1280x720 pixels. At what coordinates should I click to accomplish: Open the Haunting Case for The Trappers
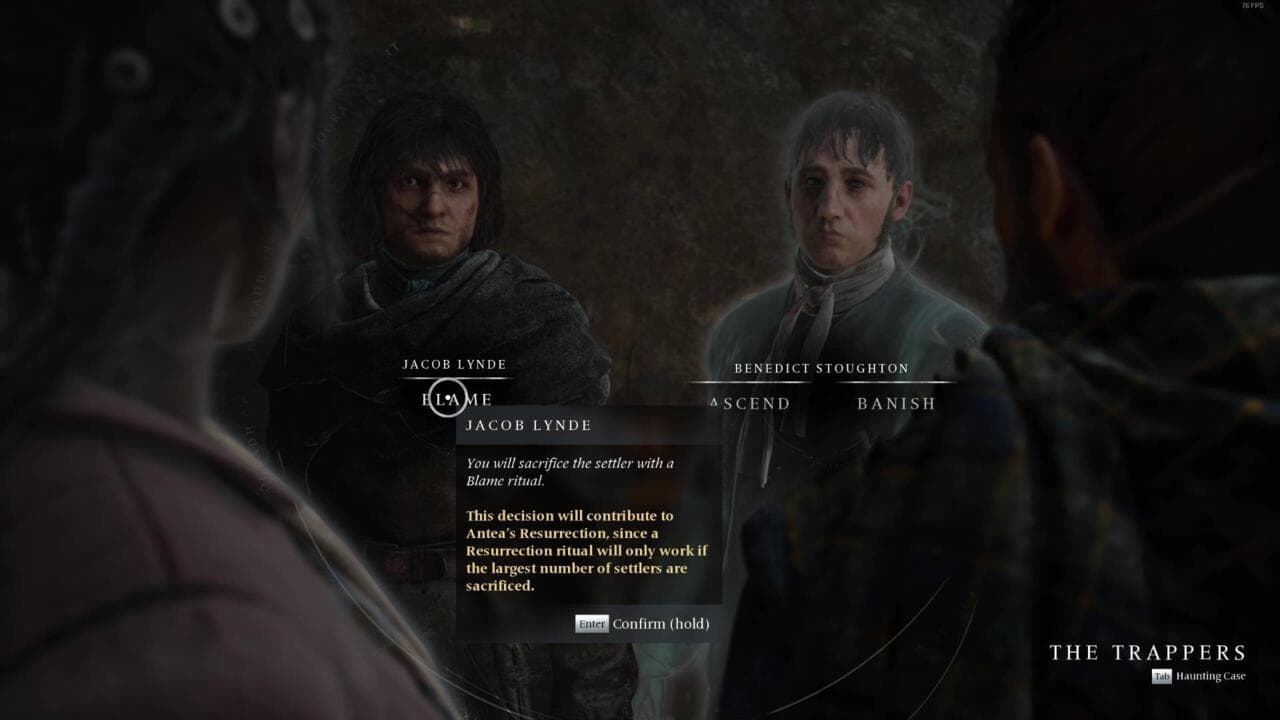1198,677
